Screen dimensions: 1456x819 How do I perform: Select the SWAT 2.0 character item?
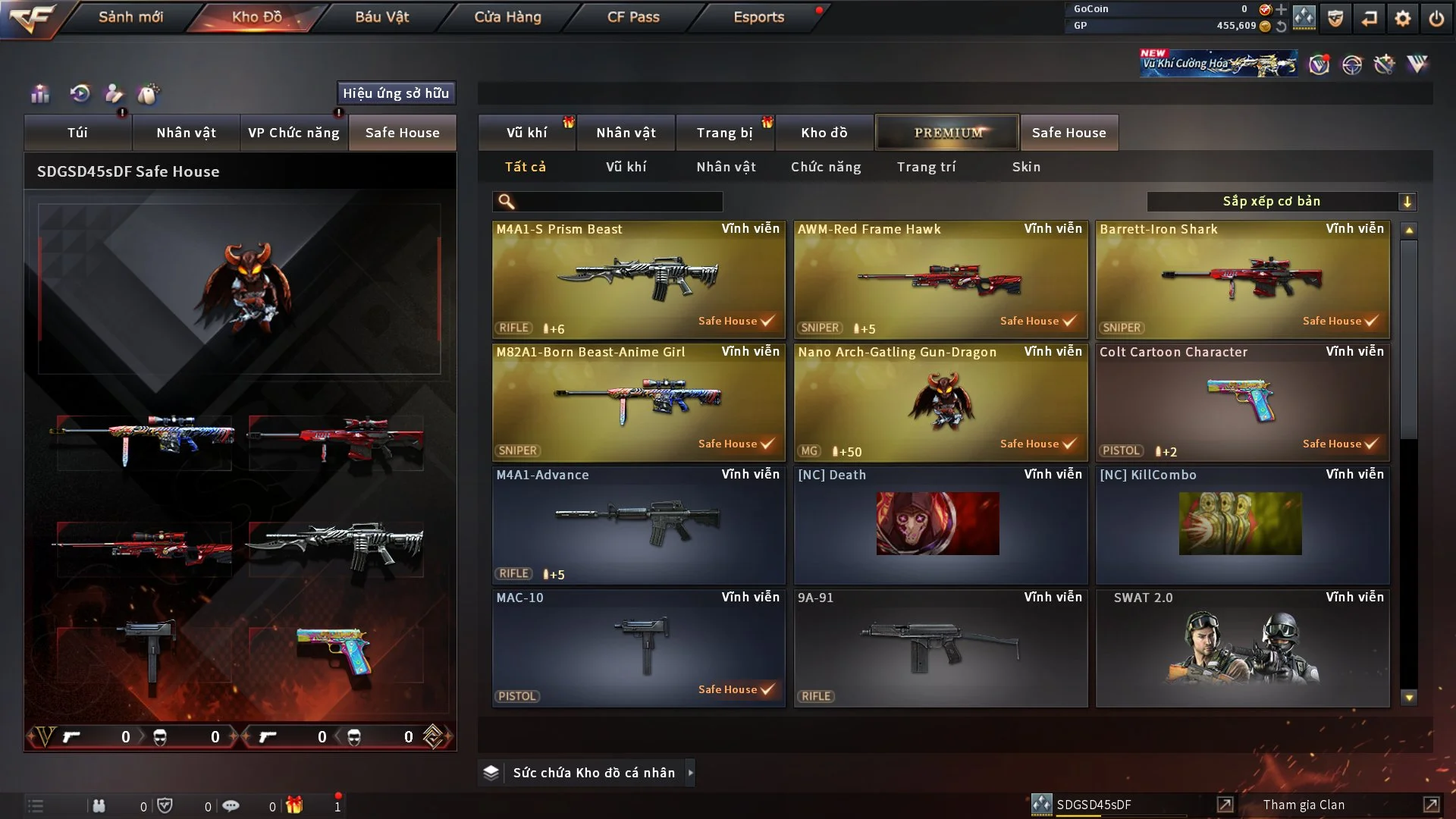tap(1242, 648)
